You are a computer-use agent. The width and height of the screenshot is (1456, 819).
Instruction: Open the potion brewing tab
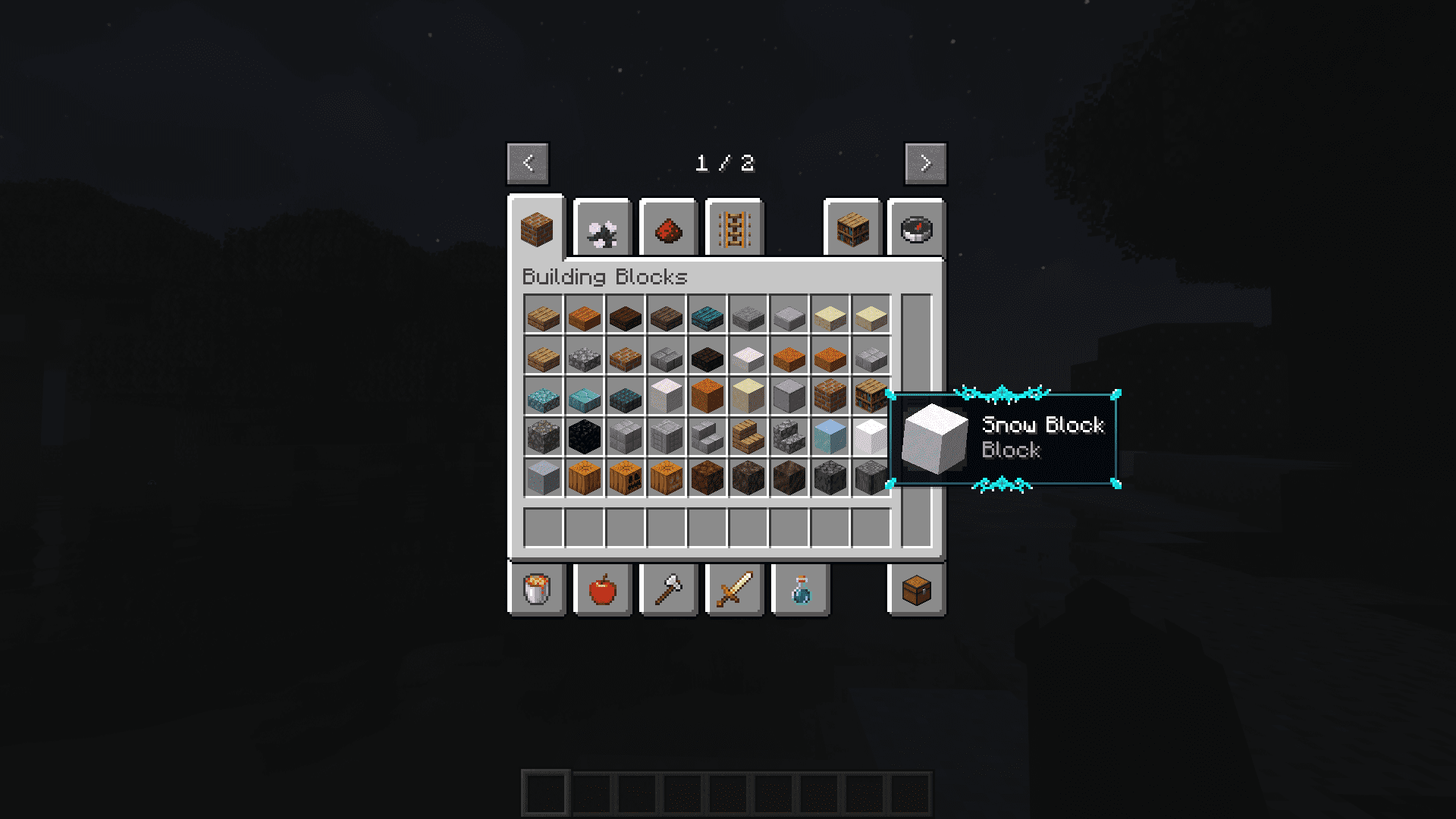click(x=800, y=590)
